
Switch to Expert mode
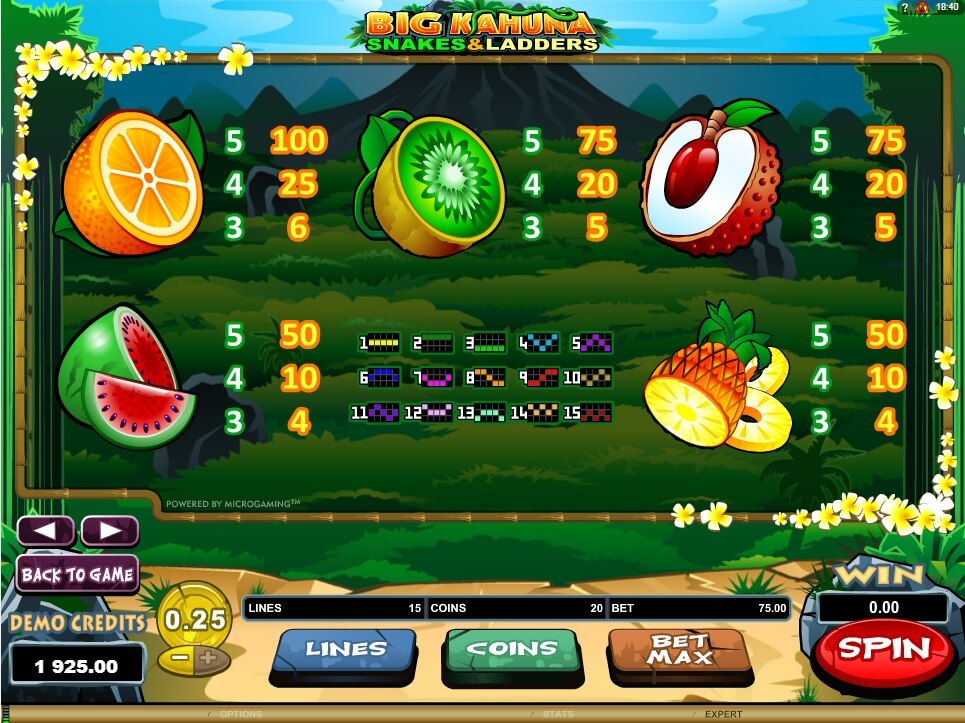tap(721, 714)
